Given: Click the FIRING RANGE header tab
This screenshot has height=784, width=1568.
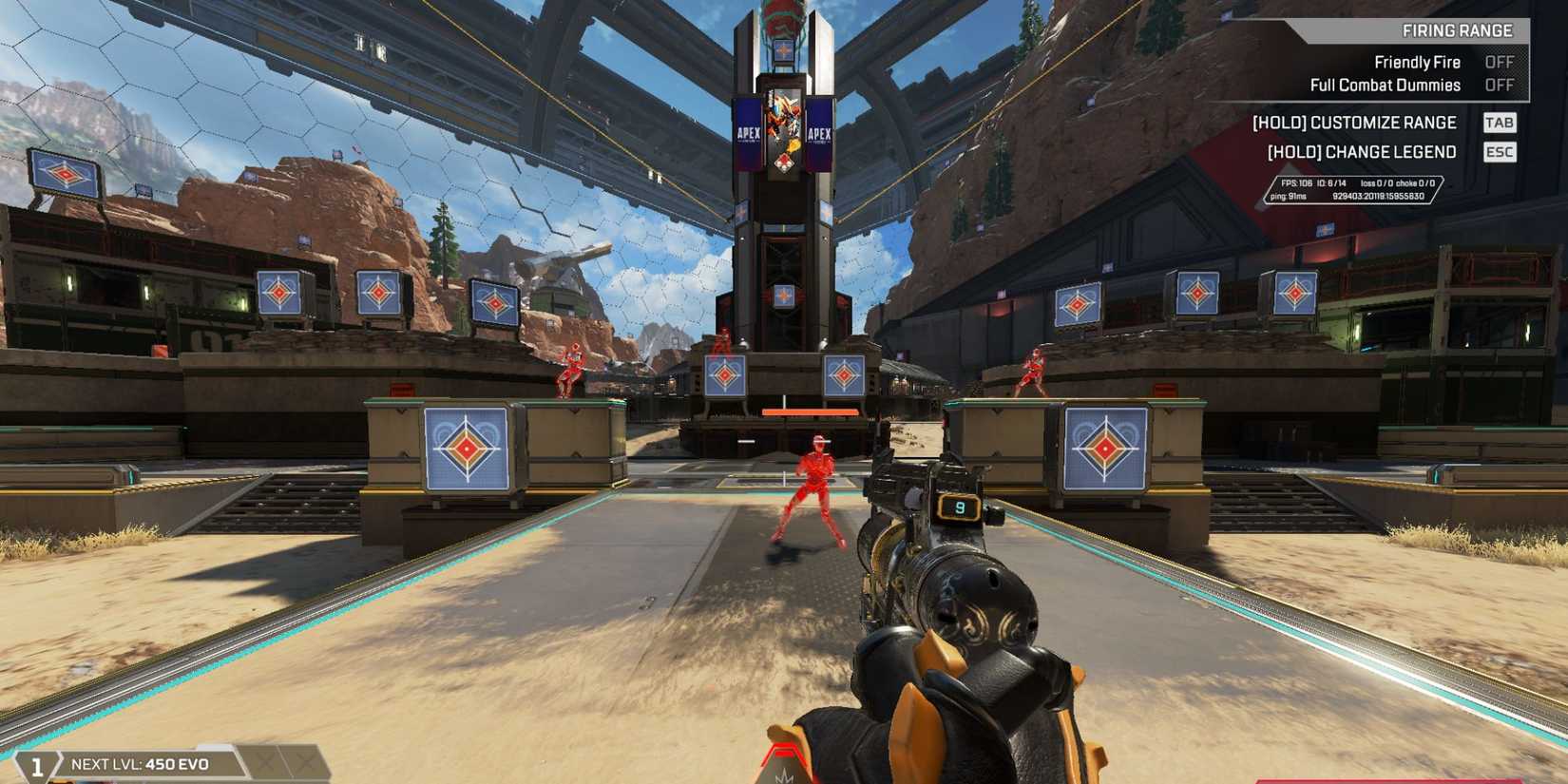Looking at the screenshot, I should (1461, 29).
